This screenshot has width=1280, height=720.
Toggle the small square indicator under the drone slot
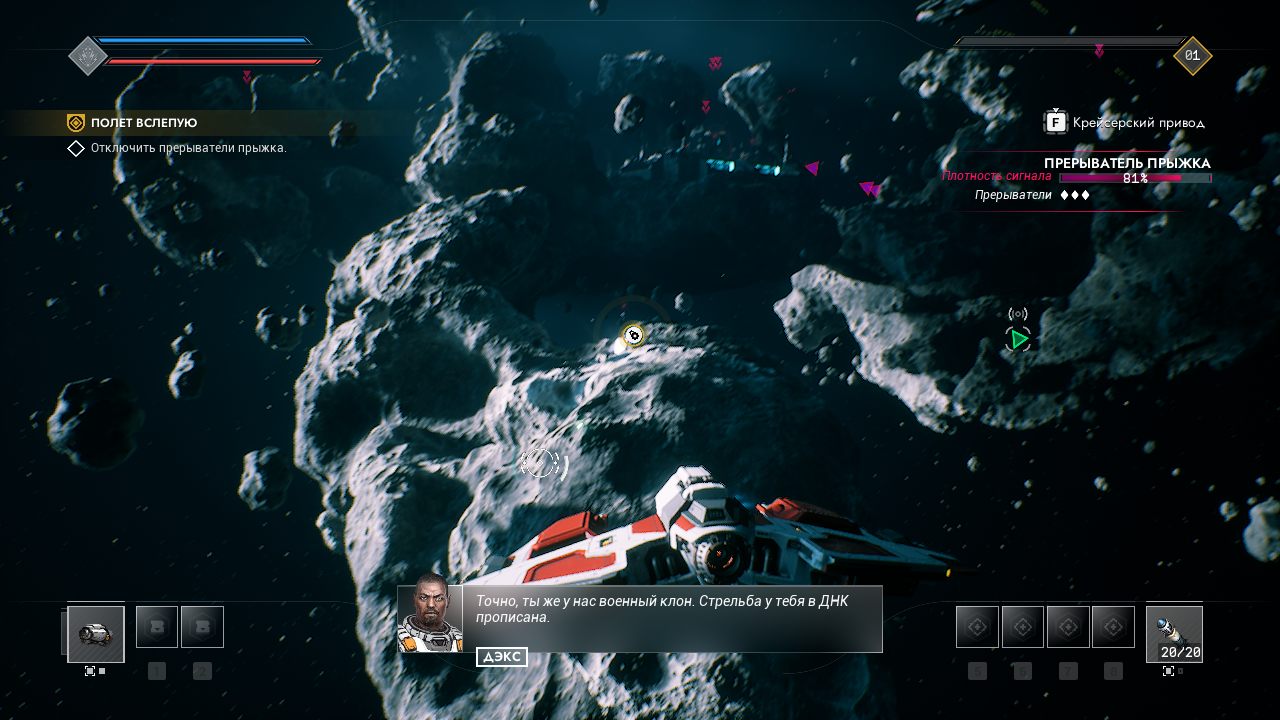[x=90, y=671]
